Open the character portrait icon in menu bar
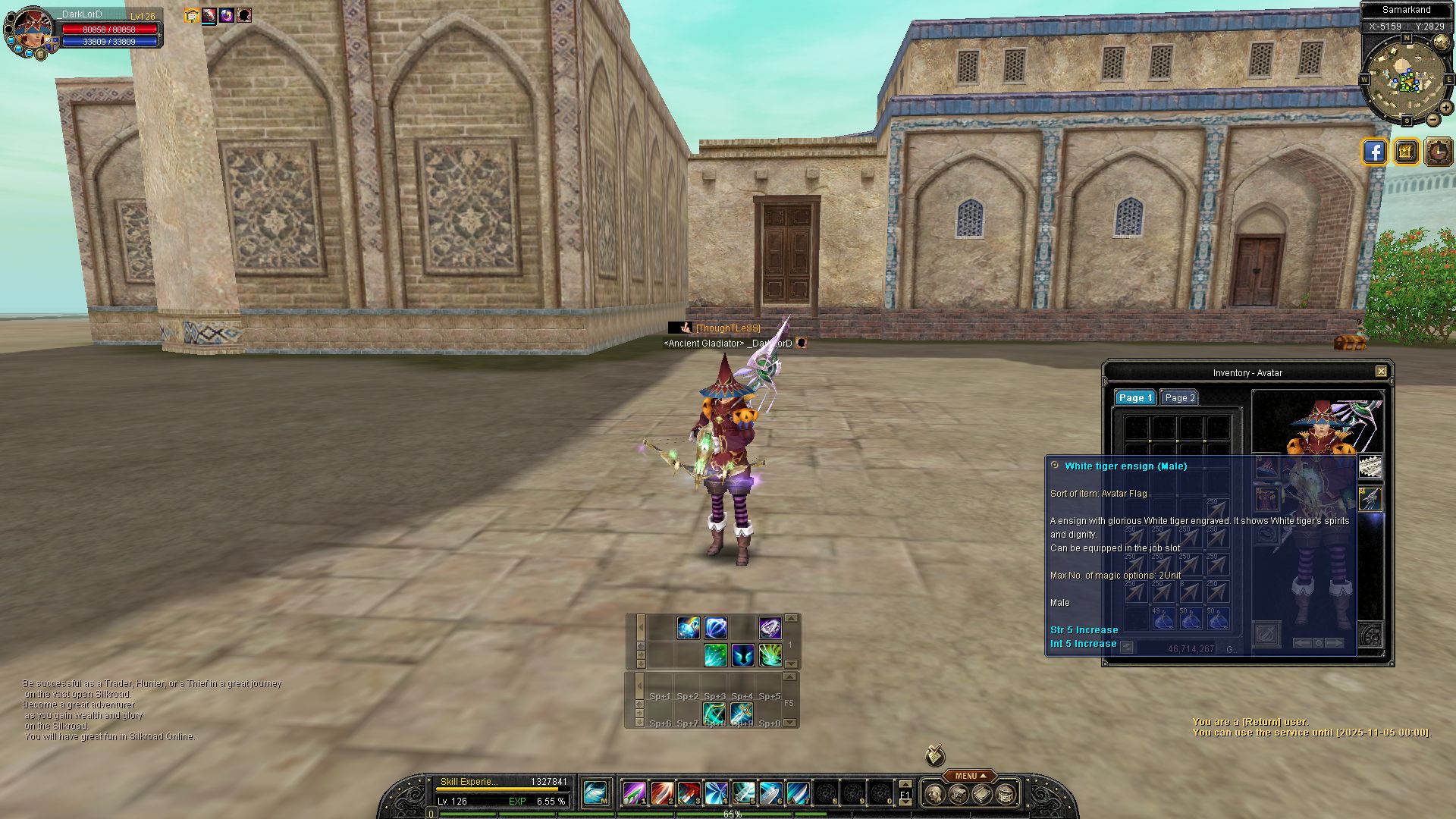Screen dimensions: 1456x819 tap(934, 795)
